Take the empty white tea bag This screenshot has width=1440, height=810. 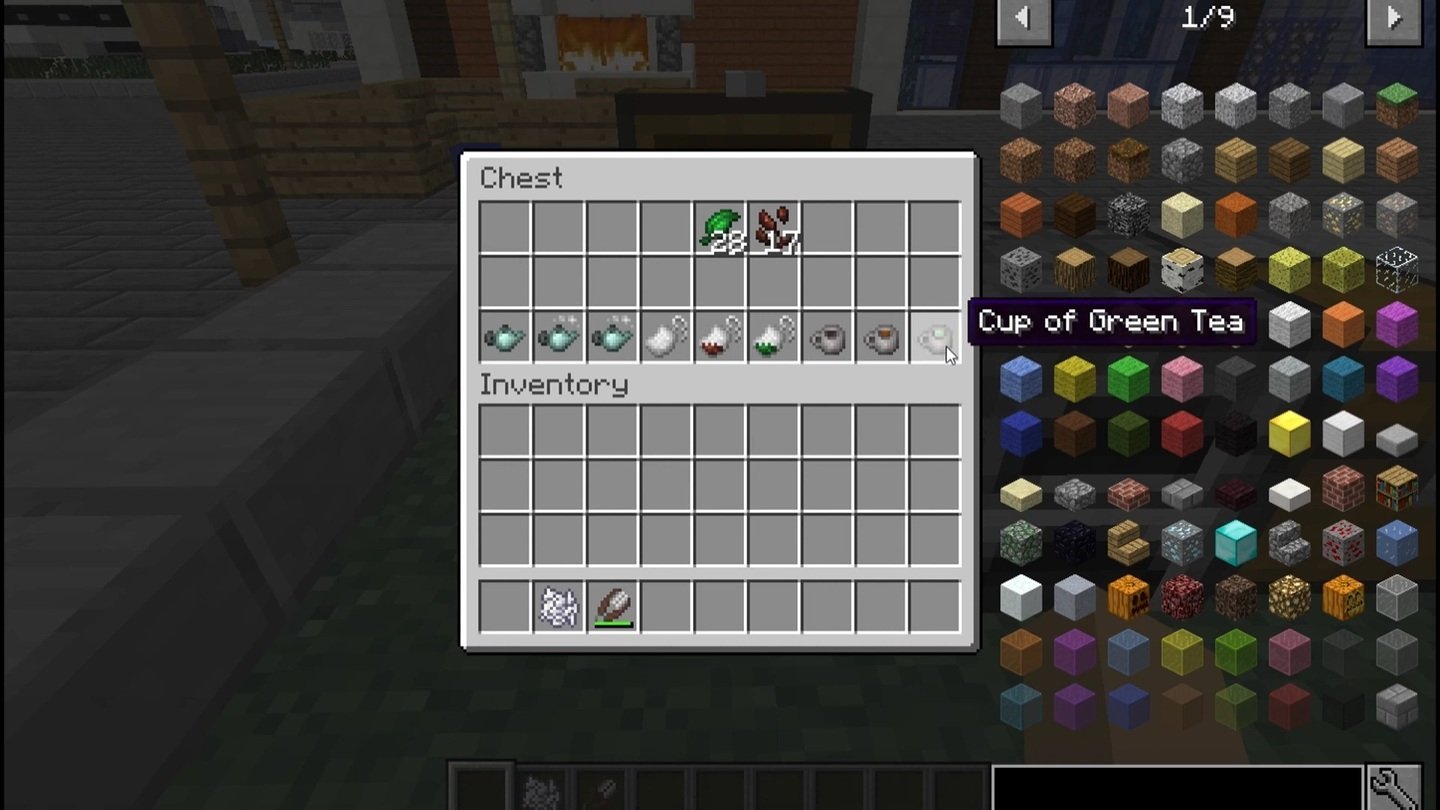[666, 339]
